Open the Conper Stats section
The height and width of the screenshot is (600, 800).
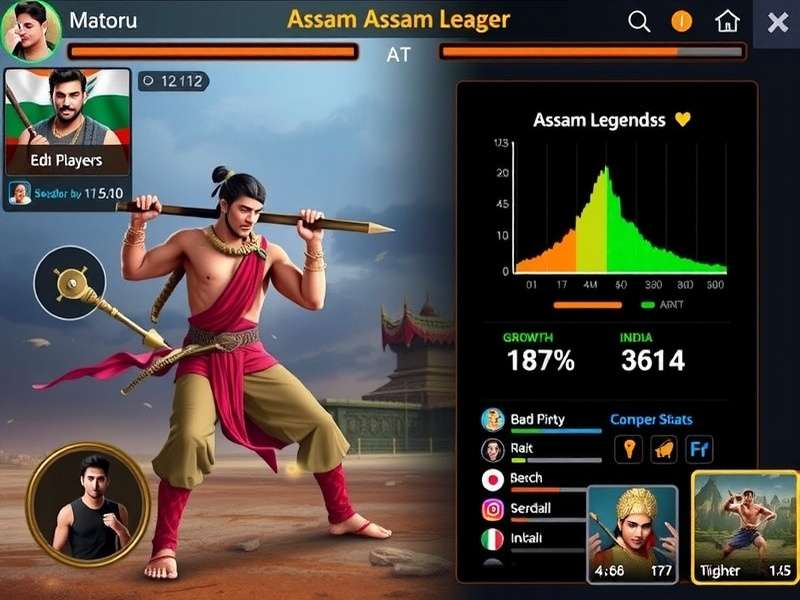(x=651, y=419)
